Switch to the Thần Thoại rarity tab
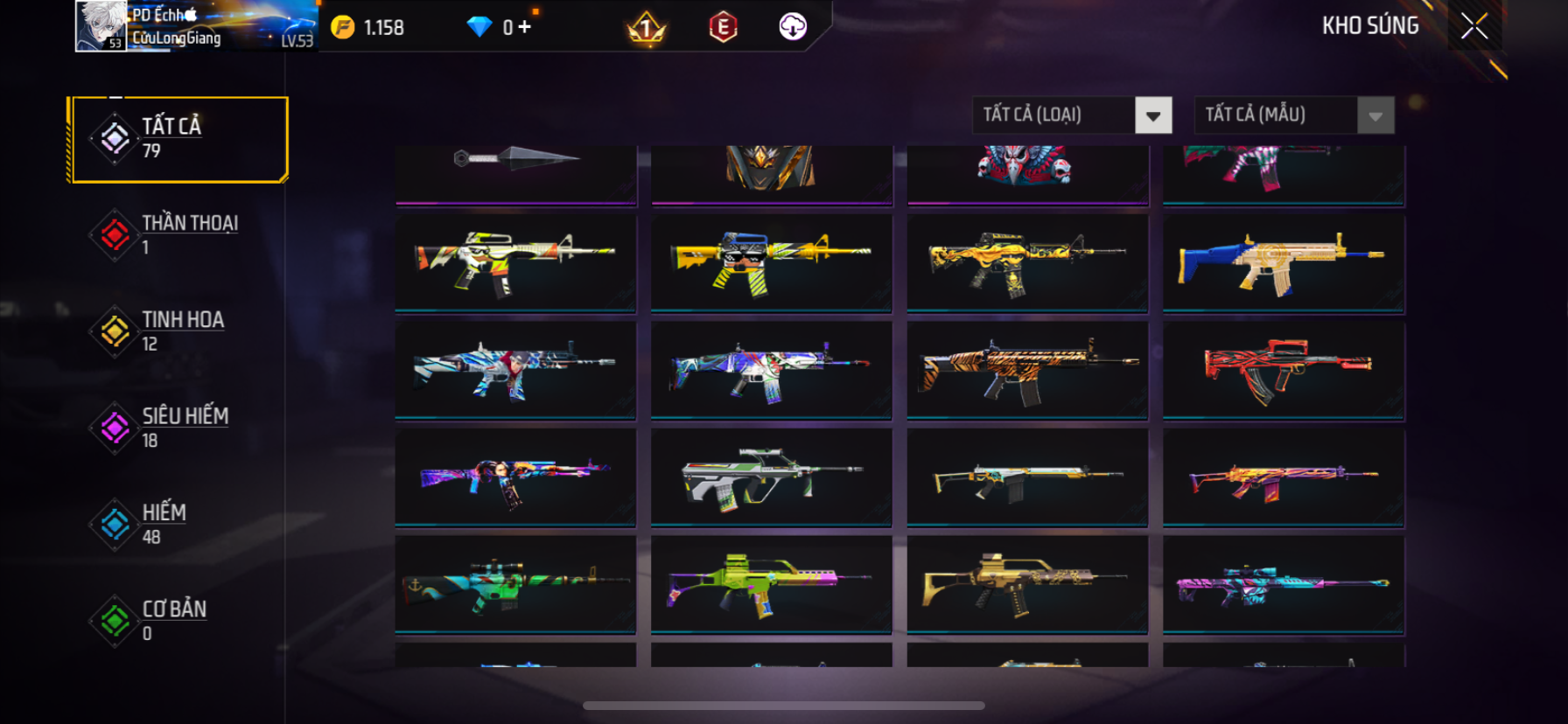This screenshot has height=724, width=1568. pyautogui.click(x=178, y=235)
